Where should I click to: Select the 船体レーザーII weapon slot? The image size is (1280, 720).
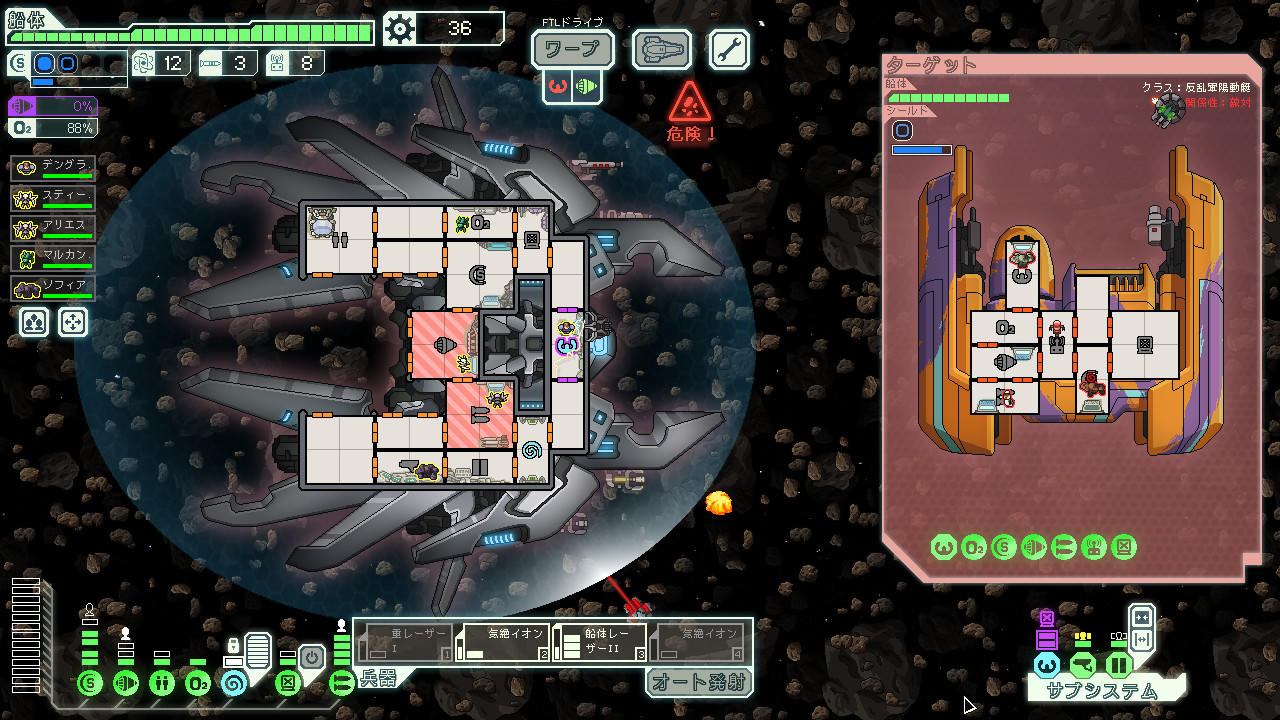click(x=600, y=640)
